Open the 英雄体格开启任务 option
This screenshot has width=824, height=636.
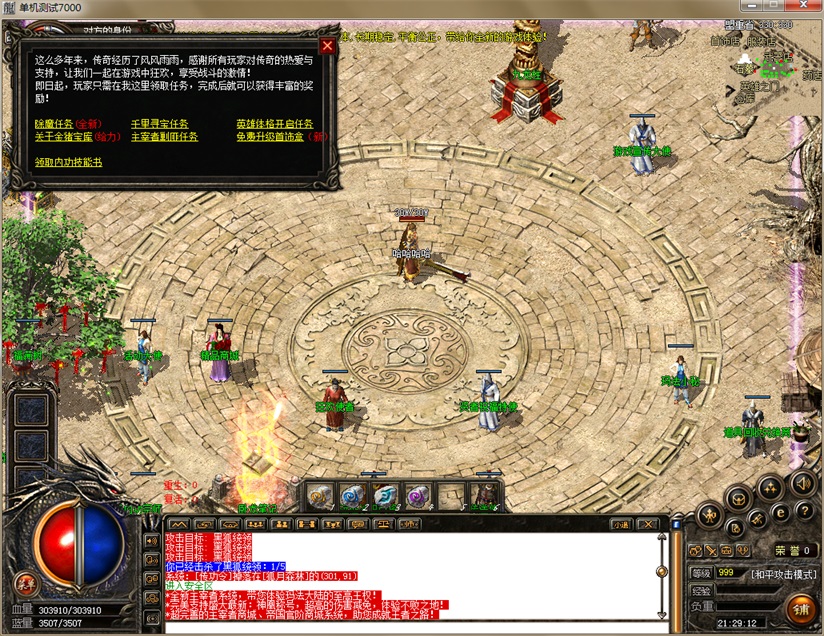[x=274, y=124]
